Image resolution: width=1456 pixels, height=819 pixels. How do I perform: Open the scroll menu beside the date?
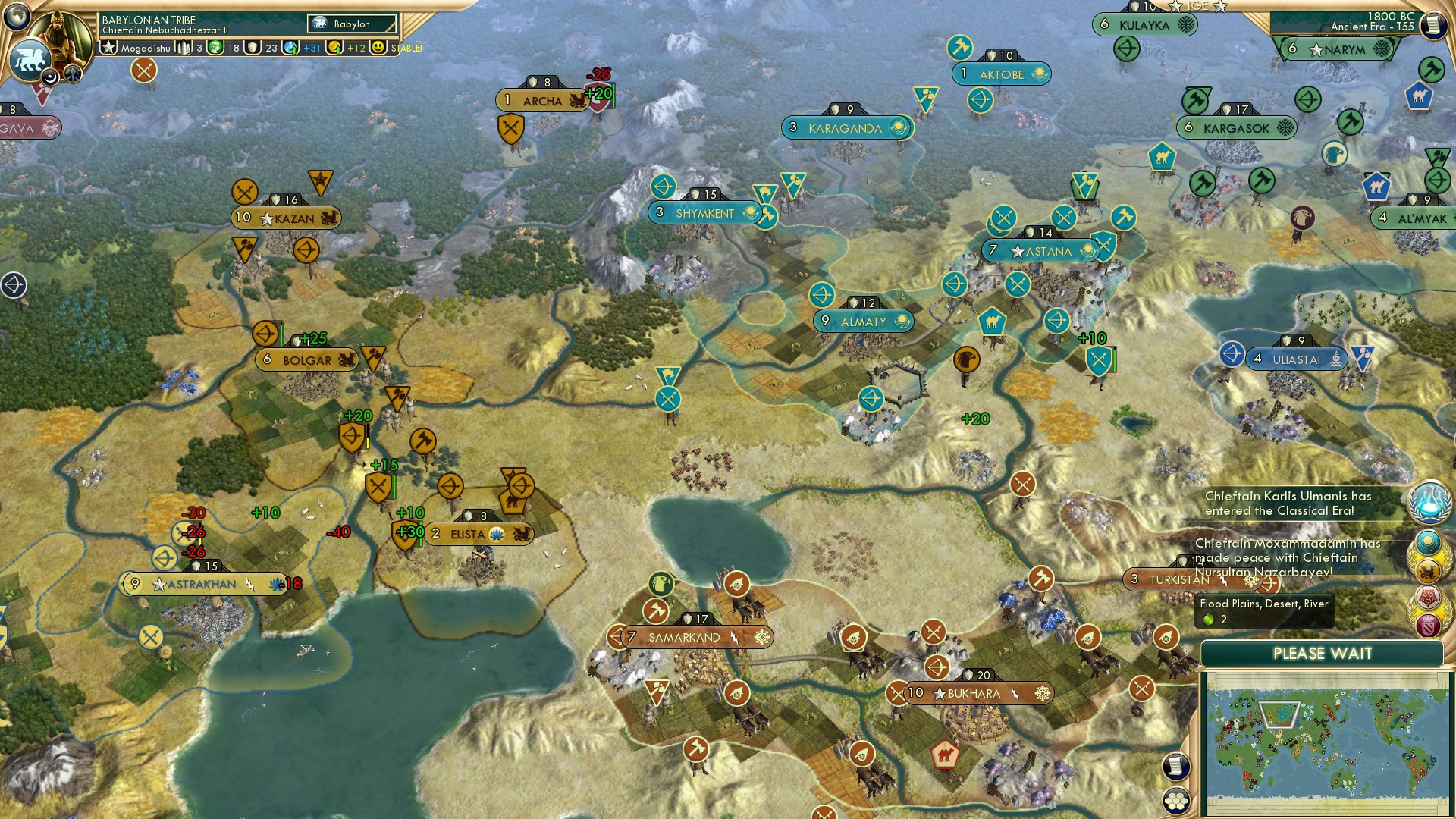(x=1432, y=25)
